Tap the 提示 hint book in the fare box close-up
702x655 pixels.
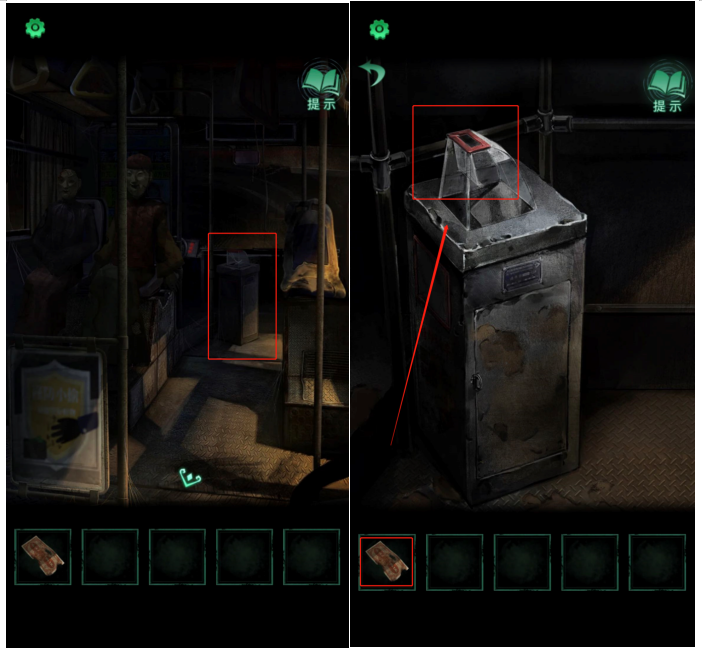(667, 87)
